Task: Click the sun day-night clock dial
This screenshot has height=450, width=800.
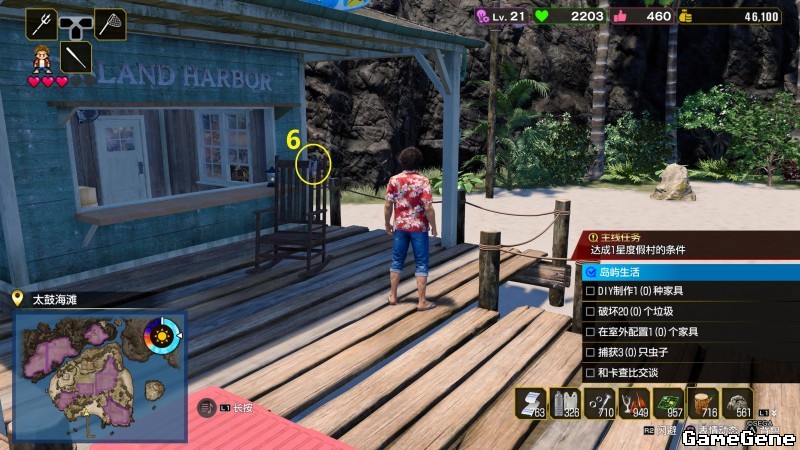Action: [162, 334]
